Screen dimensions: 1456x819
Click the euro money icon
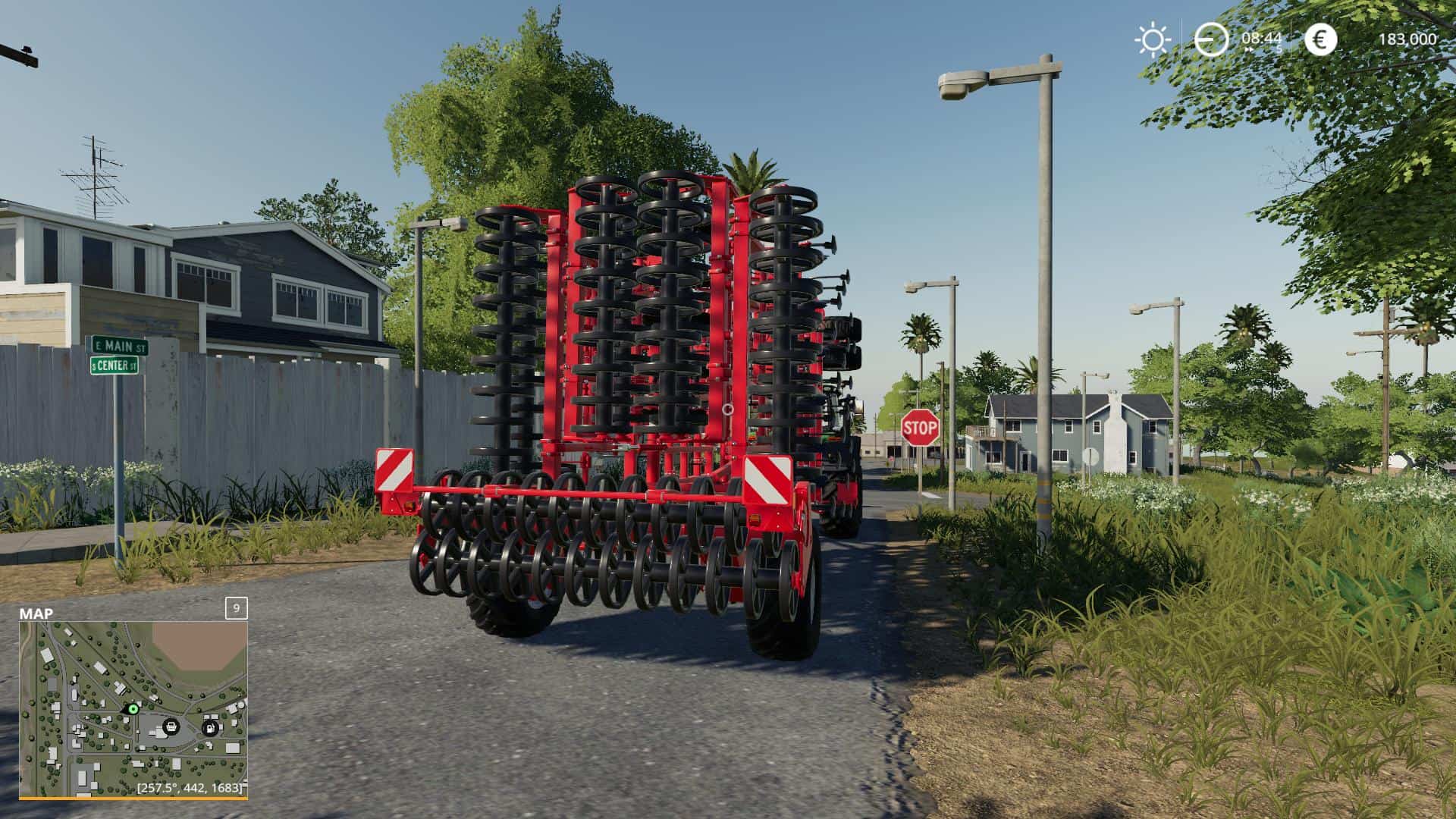tap(1320, 39)
